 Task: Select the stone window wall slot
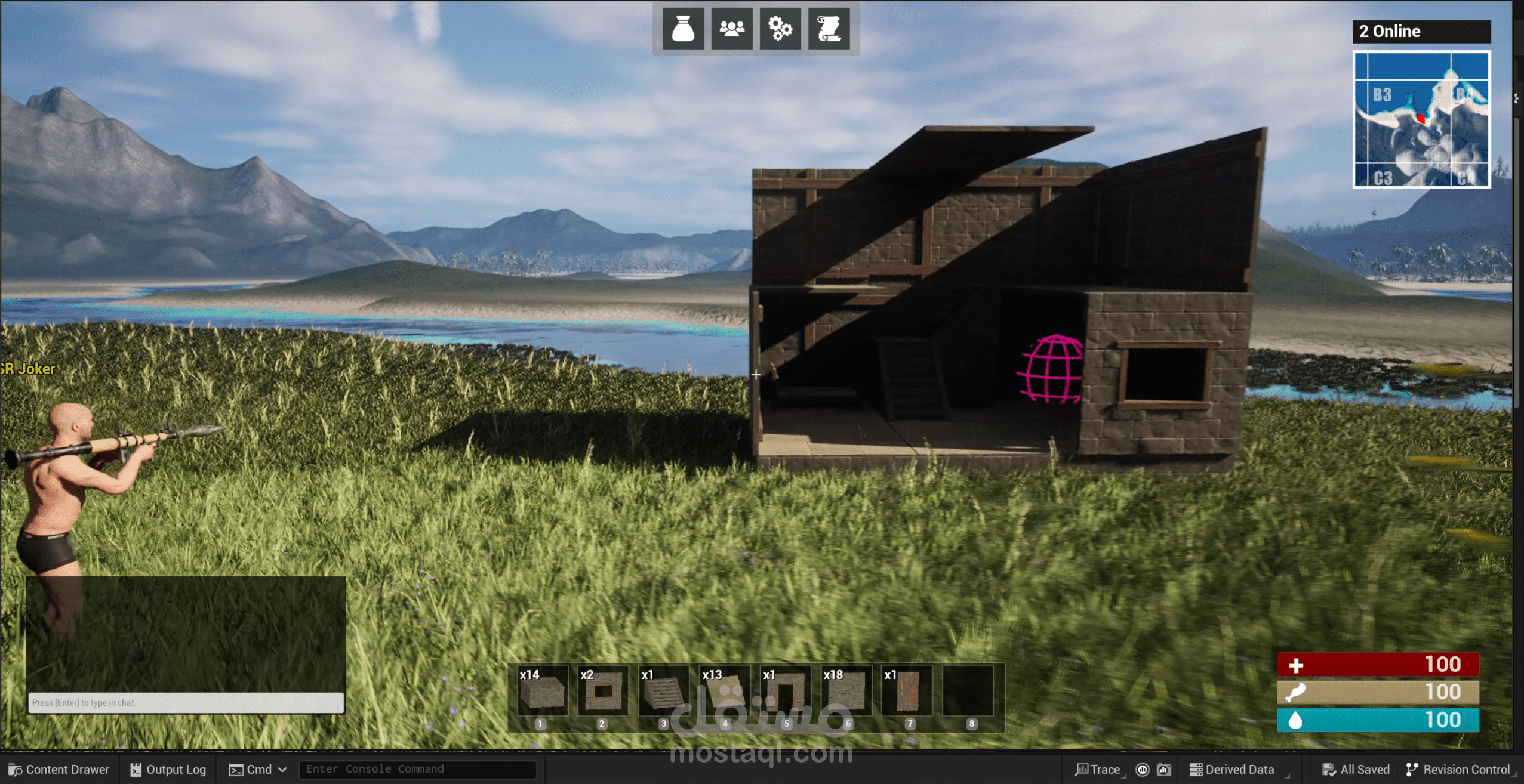603,692
